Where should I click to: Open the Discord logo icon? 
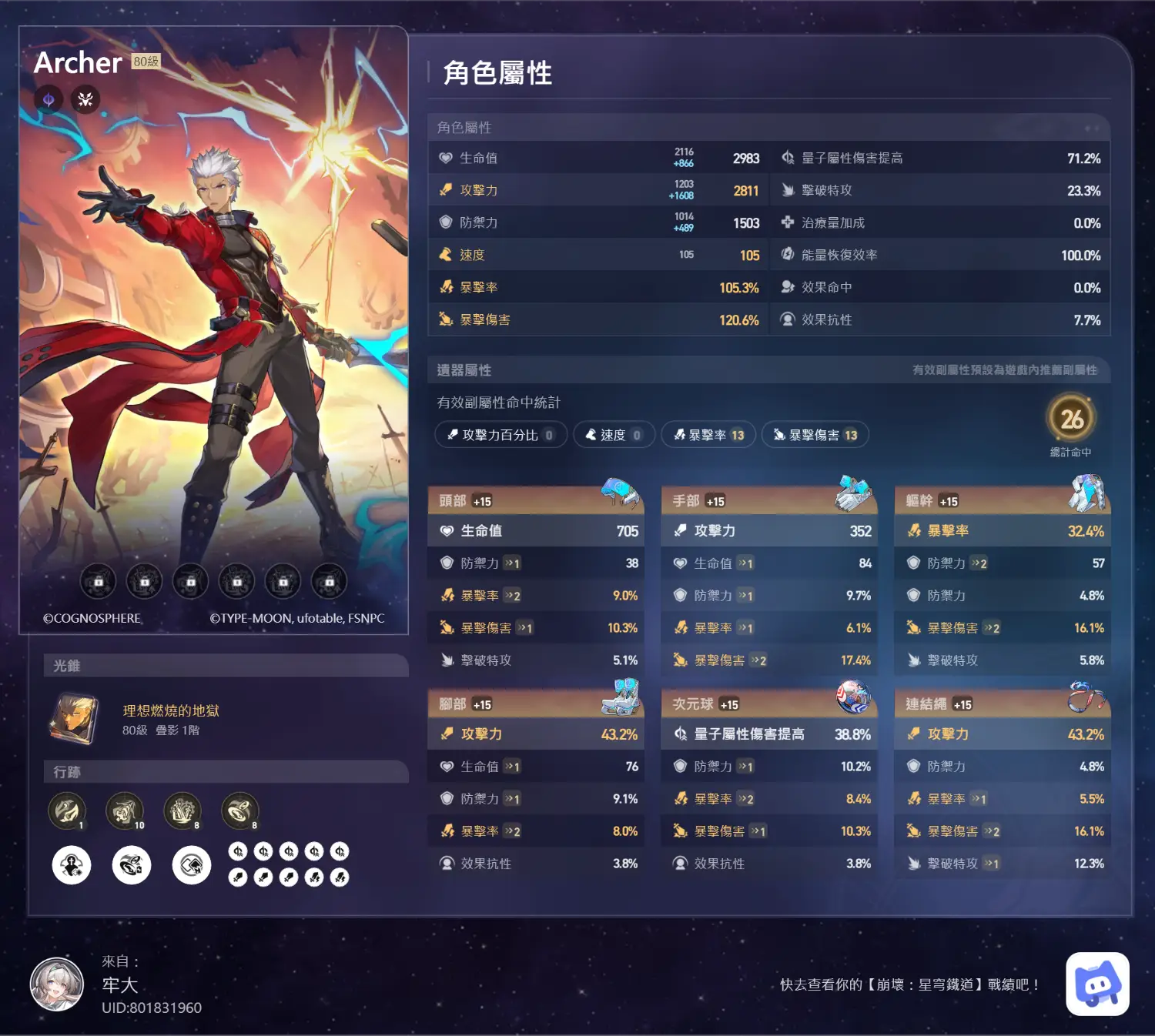[x=1097, y=984]
